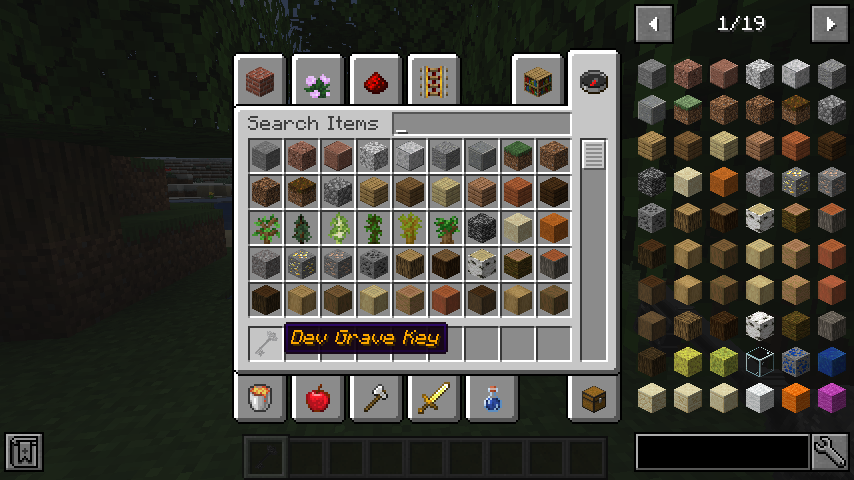Open the compass Search Items tab
The image size is (854, 480).
[594, 80]
